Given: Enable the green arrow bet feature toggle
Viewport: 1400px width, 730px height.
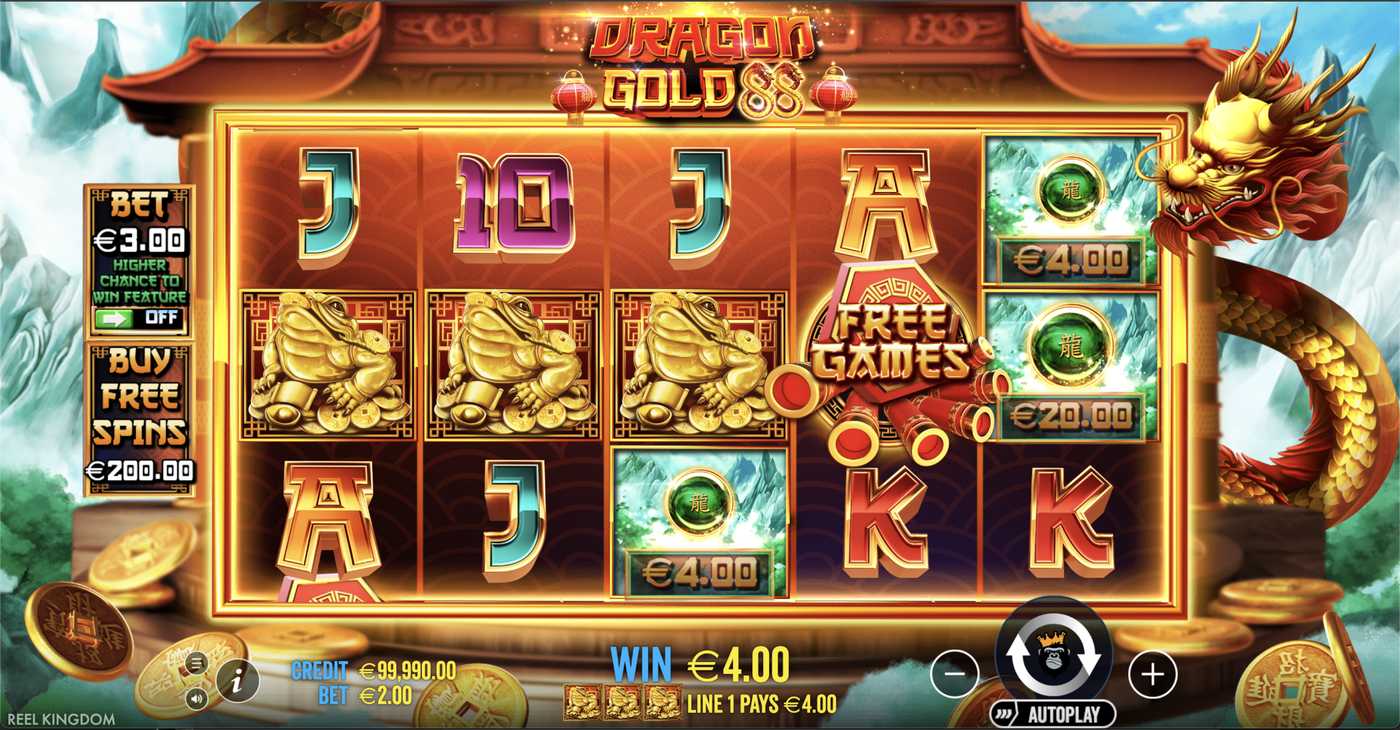Looking at the screenshot, I should [114, 320].
